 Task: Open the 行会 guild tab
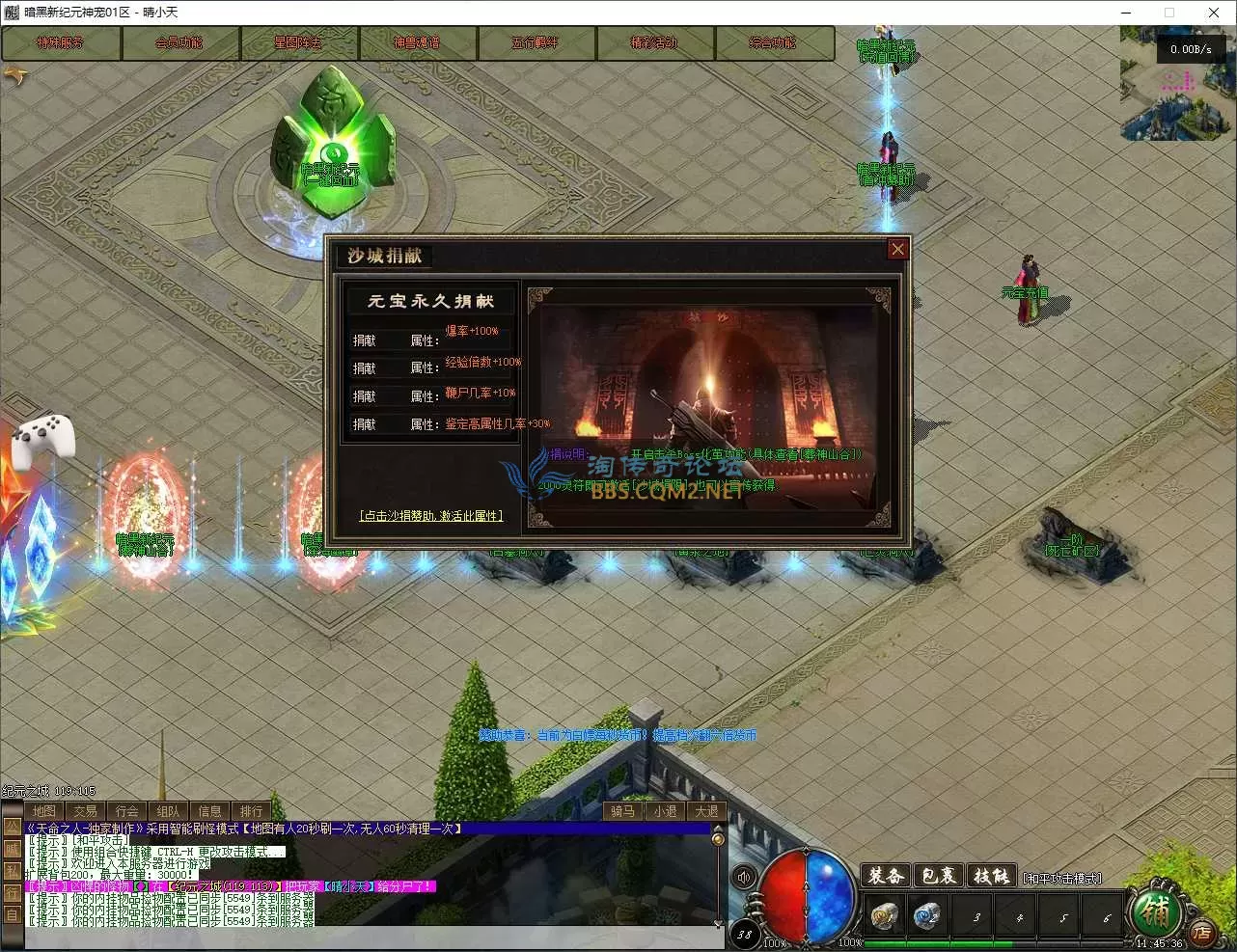(x=126, y=811)
